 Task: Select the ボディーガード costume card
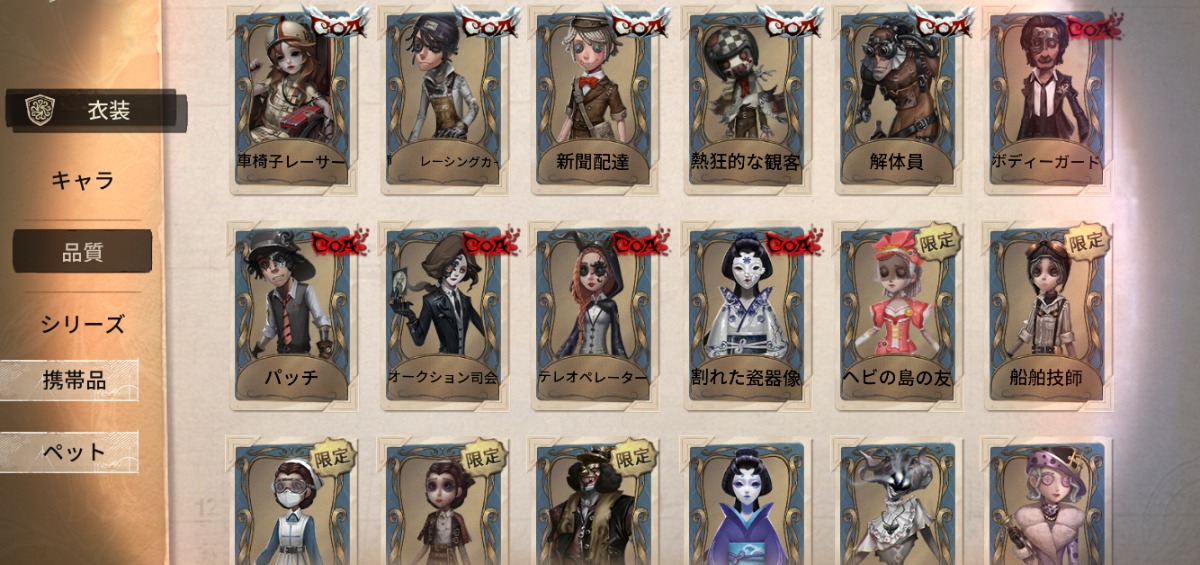coord(1046,100)
